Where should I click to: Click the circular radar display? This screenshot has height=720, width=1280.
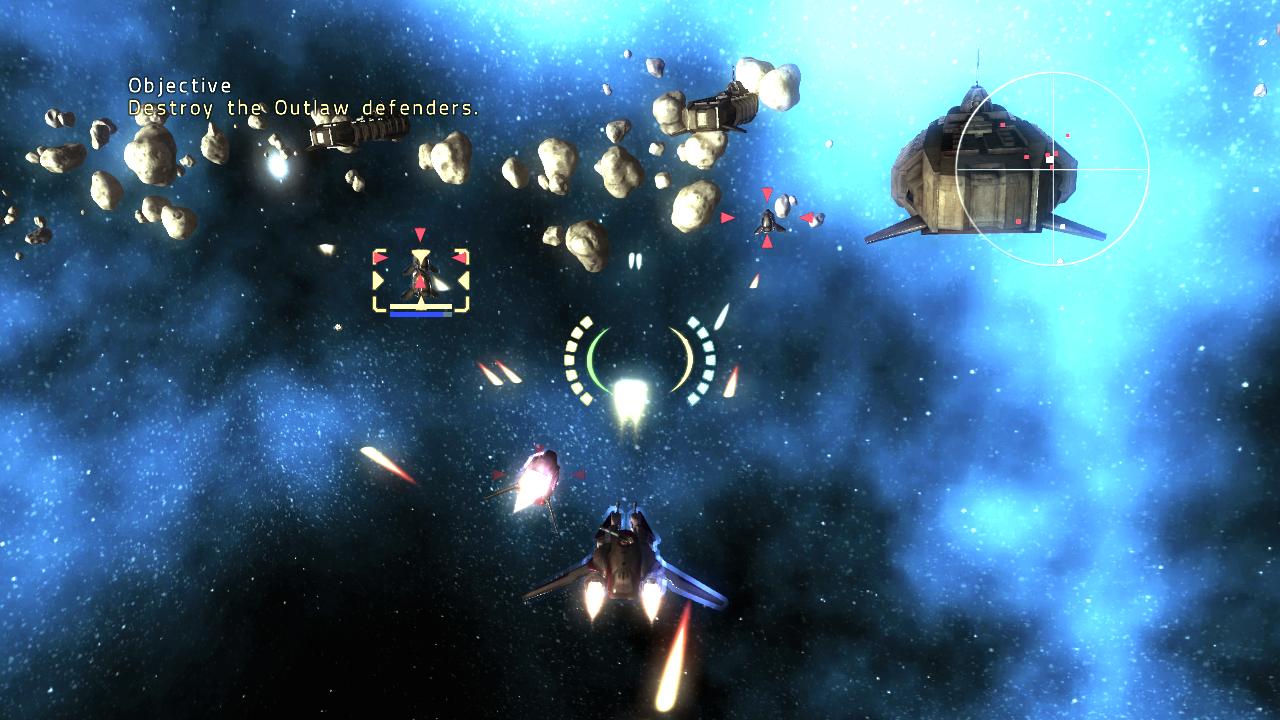pyautogui.click(x=1052, y=169)
